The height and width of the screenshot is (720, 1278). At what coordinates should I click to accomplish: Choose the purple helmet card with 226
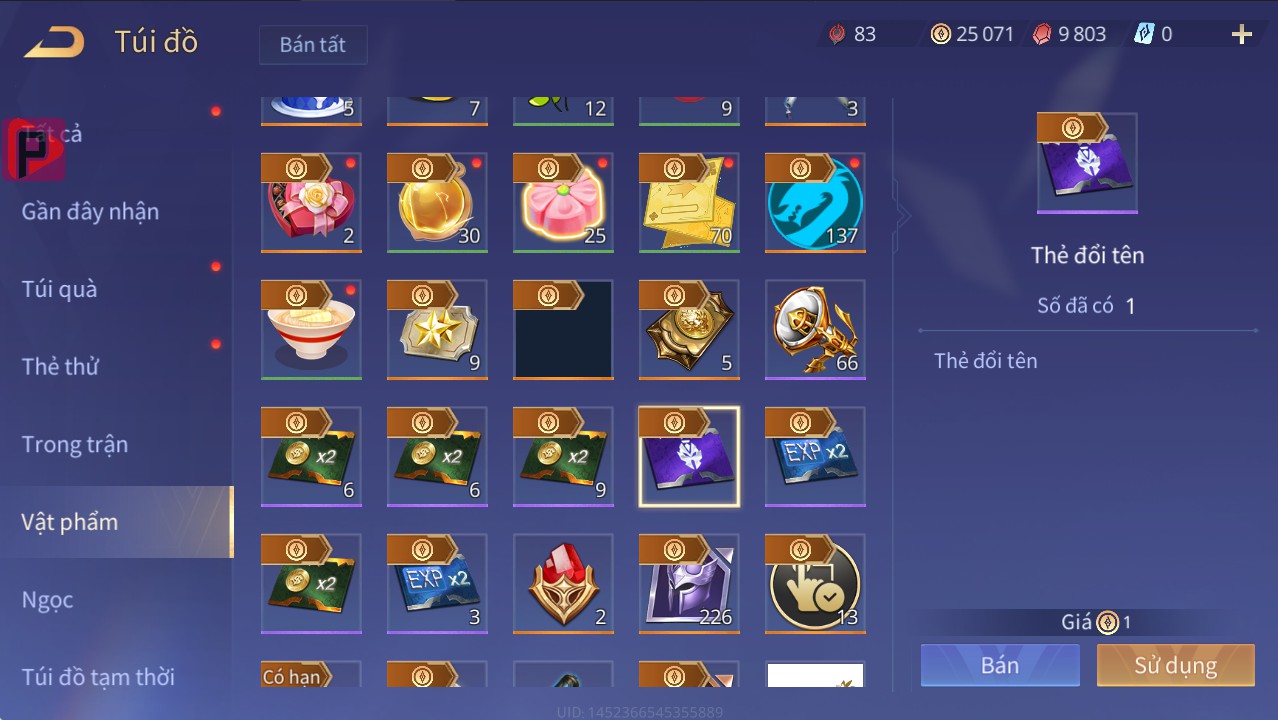click(x=689, y=584)
